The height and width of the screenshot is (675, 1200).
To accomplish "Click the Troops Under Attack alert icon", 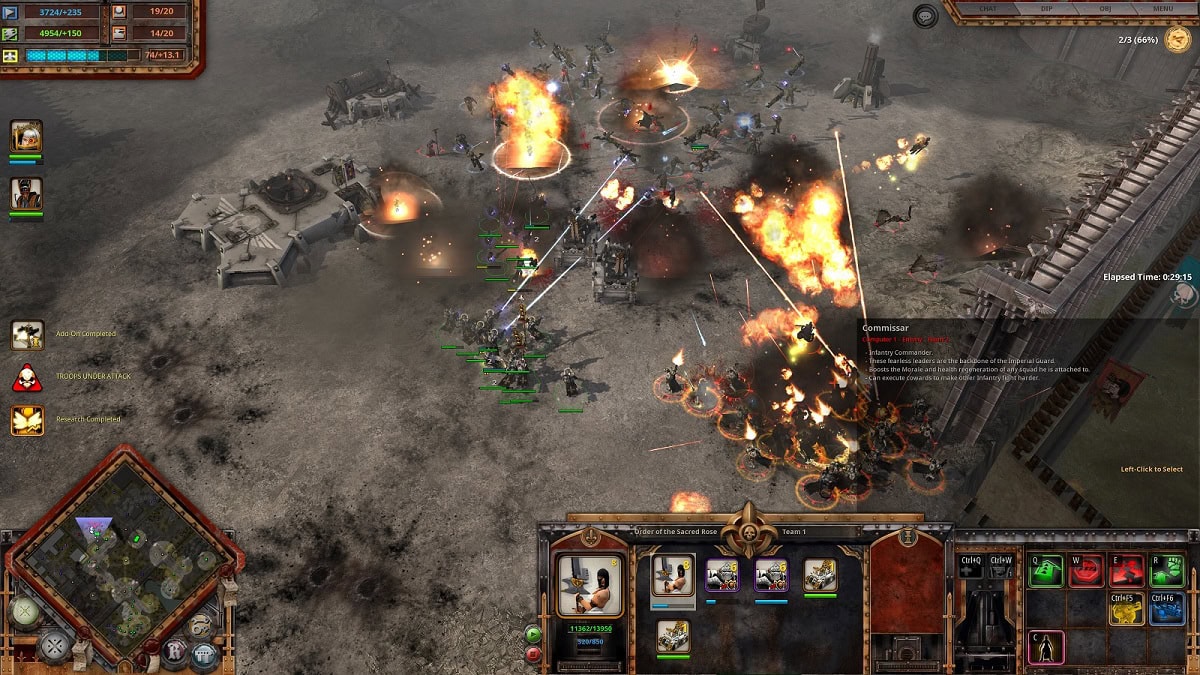I will (27, 378).
